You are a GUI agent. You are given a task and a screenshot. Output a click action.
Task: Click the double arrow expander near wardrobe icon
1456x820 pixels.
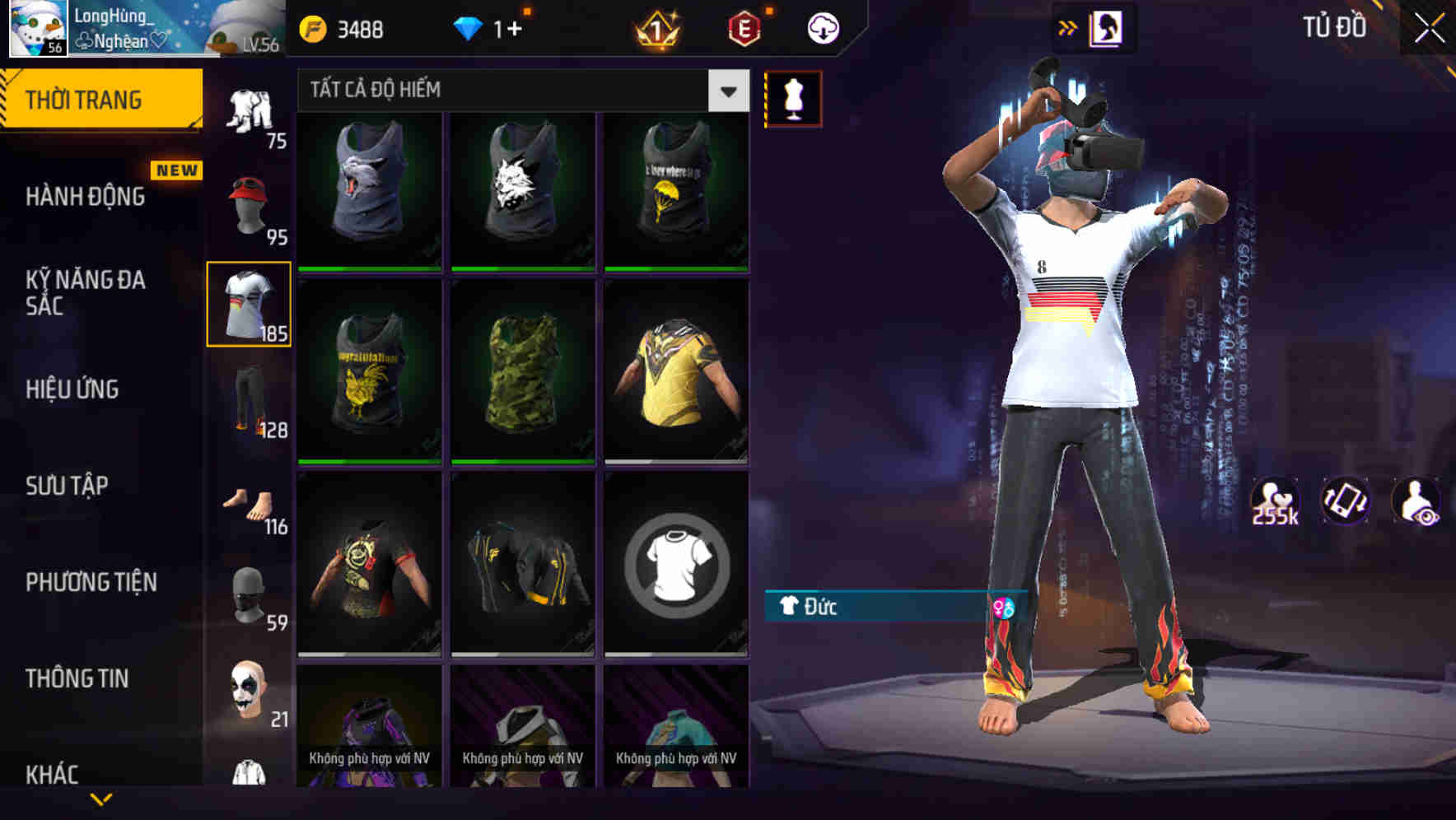pyautogui.click(x=1069, y=27)
